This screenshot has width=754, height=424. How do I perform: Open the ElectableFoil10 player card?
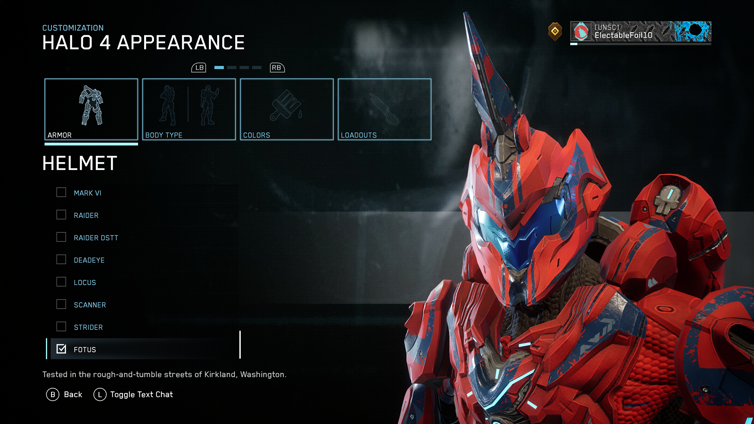point(640,32)
